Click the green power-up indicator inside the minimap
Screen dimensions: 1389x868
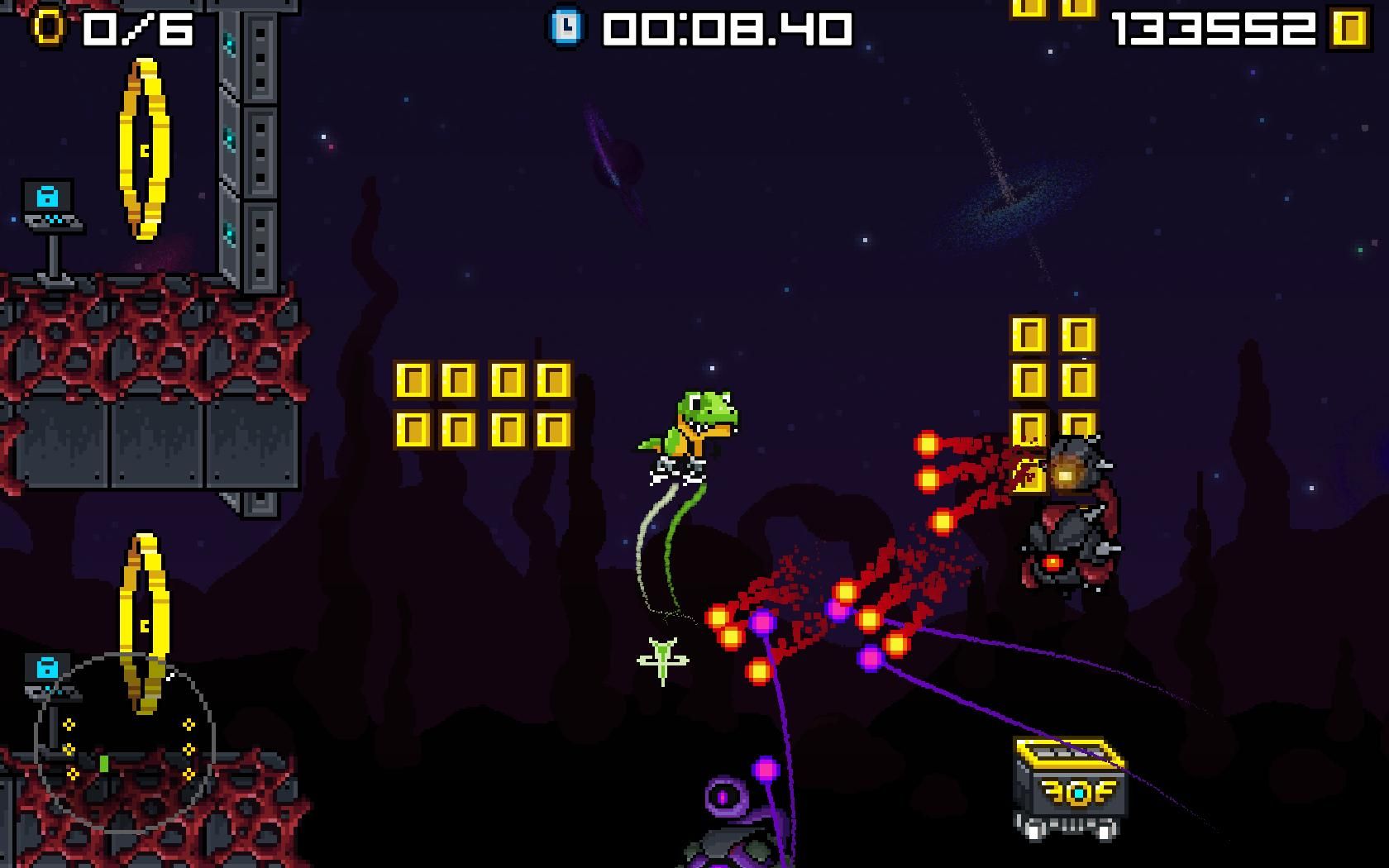pyautogui.click(x=104, y=762)
